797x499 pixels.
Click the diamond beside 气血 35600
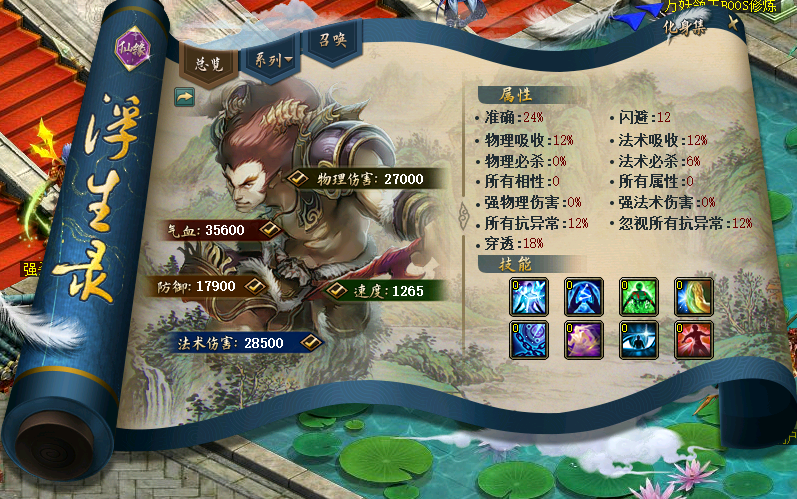click(x=267, y=229)
